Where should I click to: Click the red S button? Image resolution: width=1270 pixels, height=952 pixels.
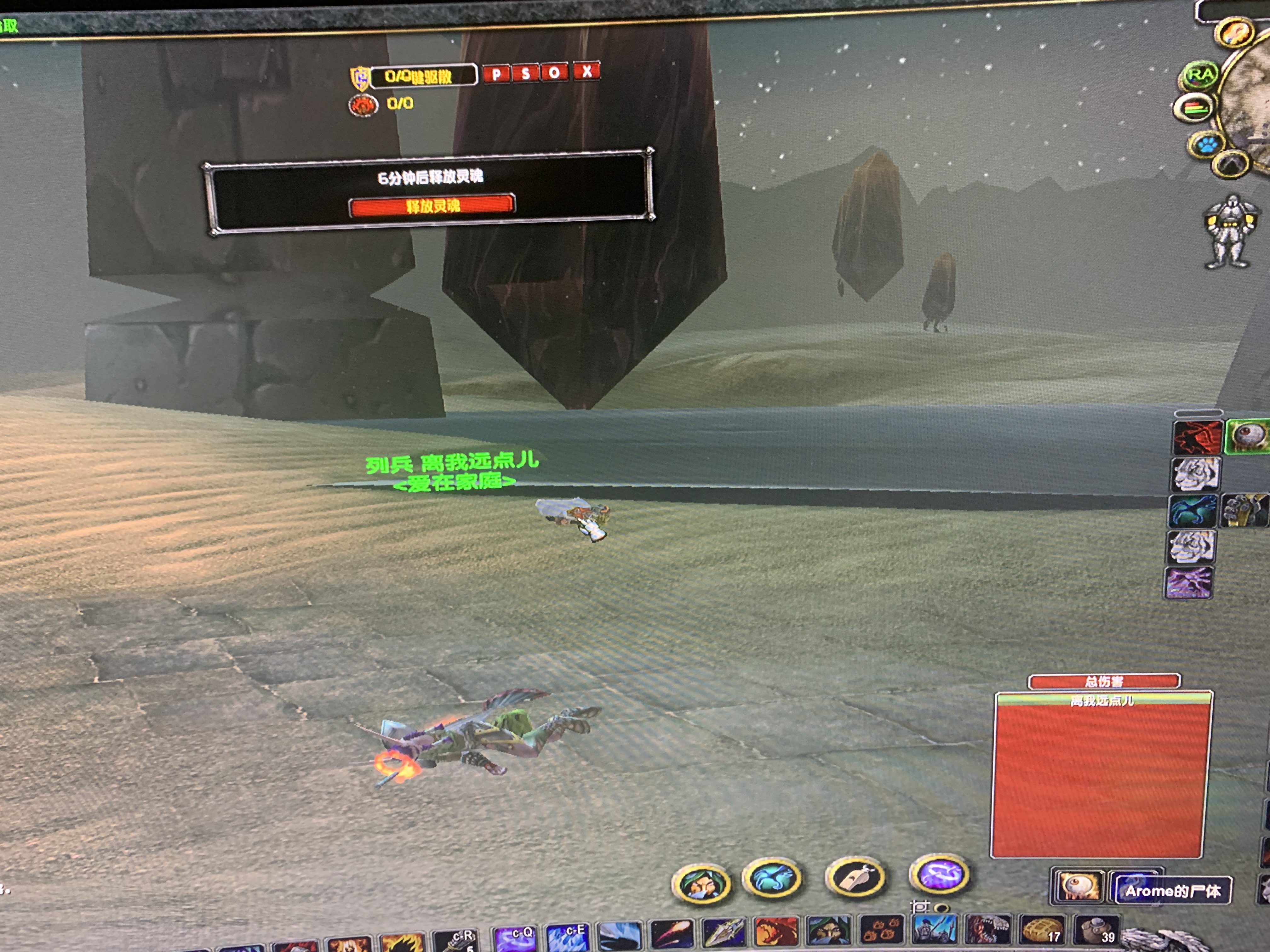[525, 73]
